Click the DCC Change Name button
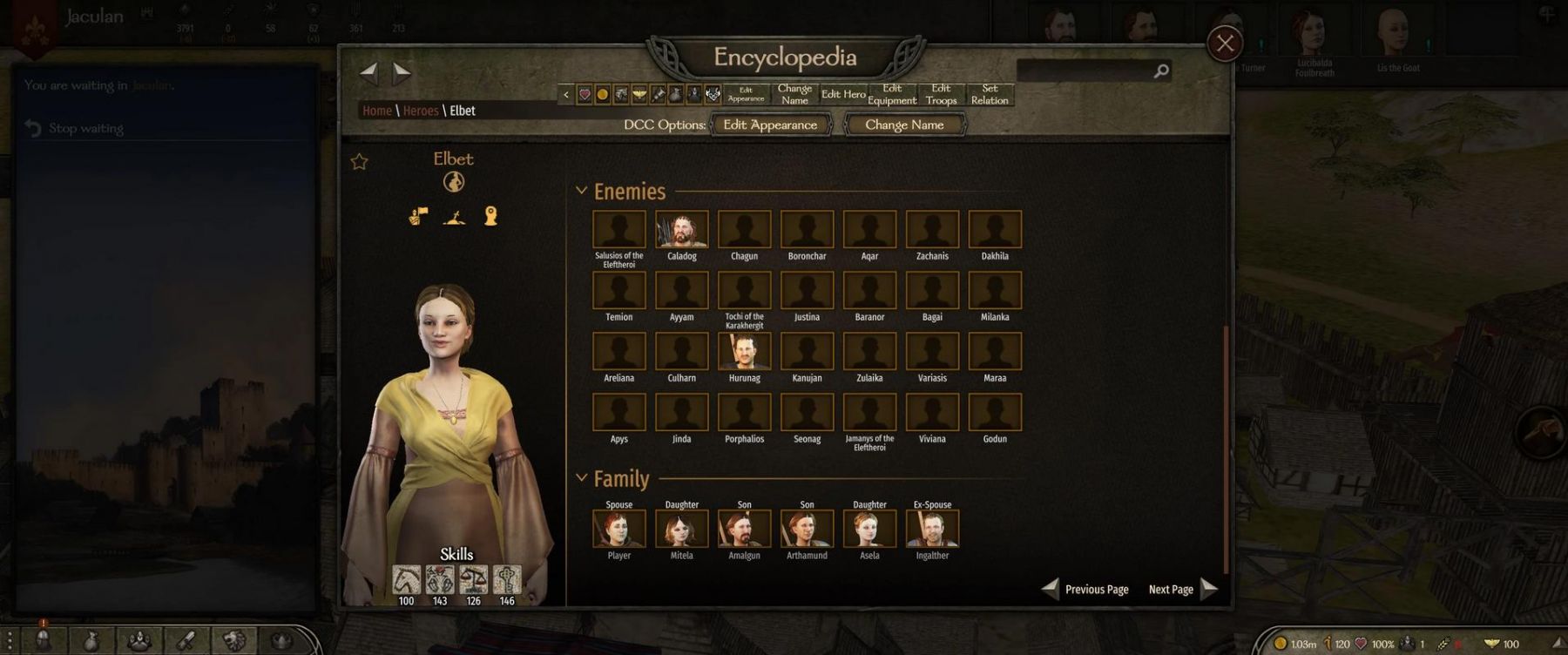 tap(904, 125)
